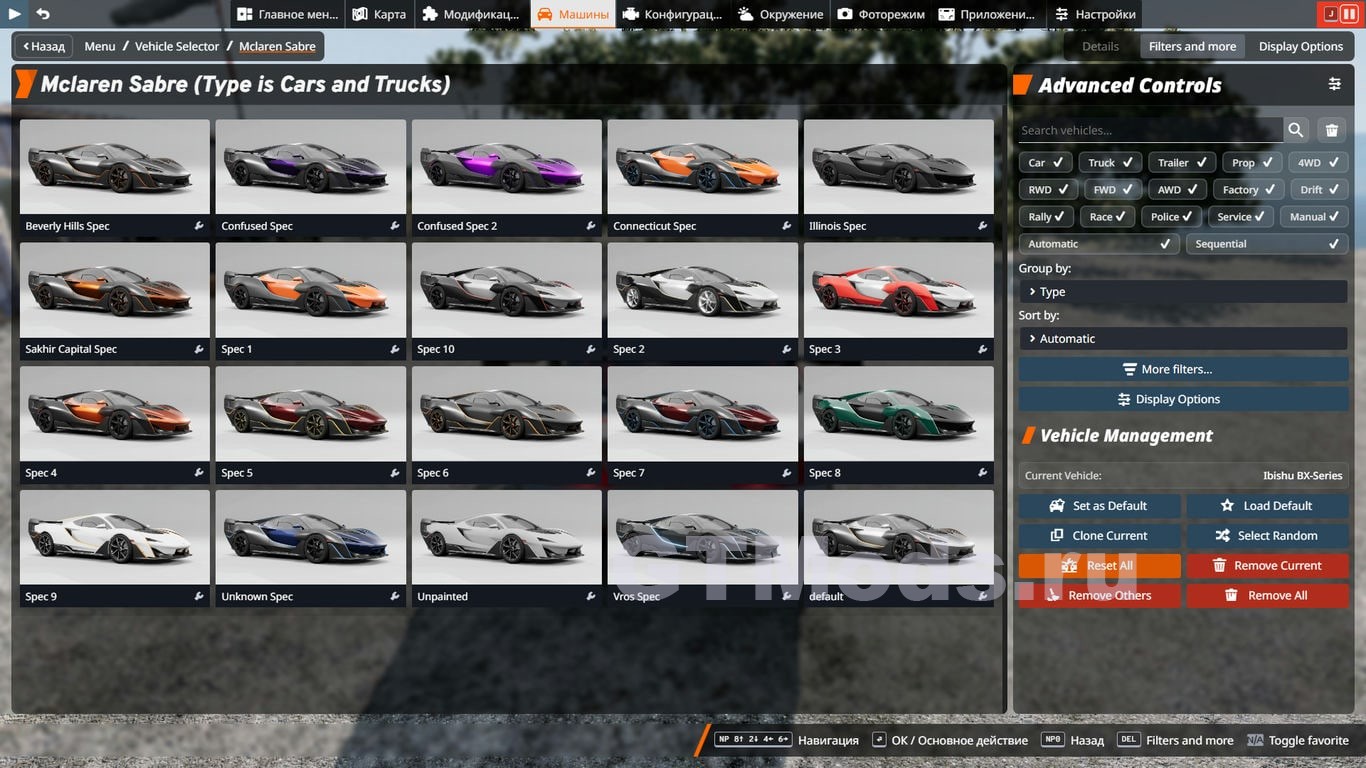Viewport: 1366px width, 768px height.
Task: Open the Фоторежим tab
Action: pyautogui.click(x=881, y=14)
